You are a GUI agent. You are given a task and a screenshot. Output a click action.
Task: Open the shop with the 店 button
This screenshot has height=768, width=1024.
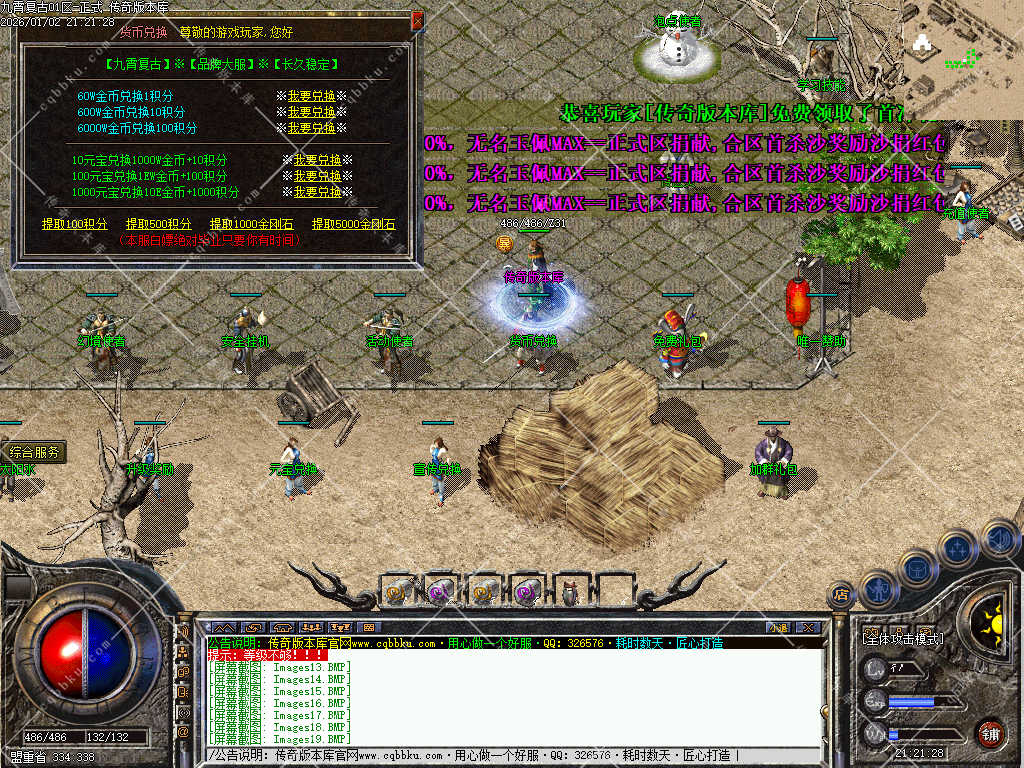[x=841, y=594]
